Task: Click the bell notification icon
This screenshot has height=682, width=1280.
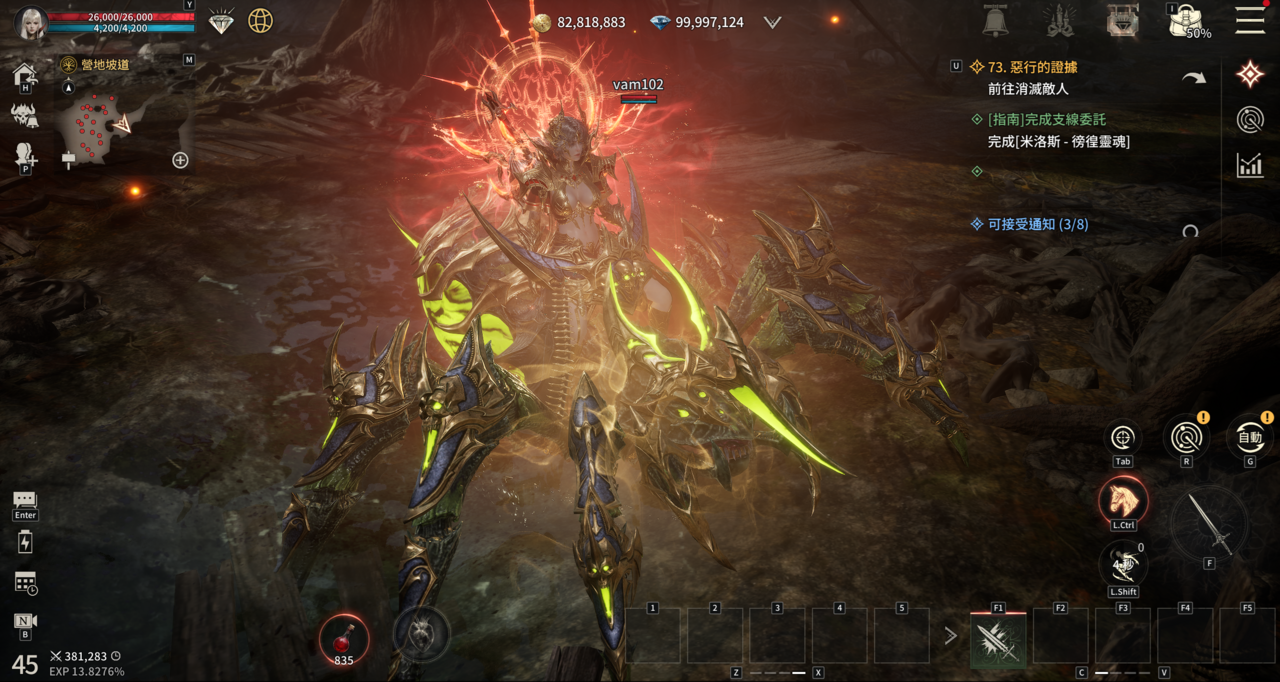Action: (995, 20)
